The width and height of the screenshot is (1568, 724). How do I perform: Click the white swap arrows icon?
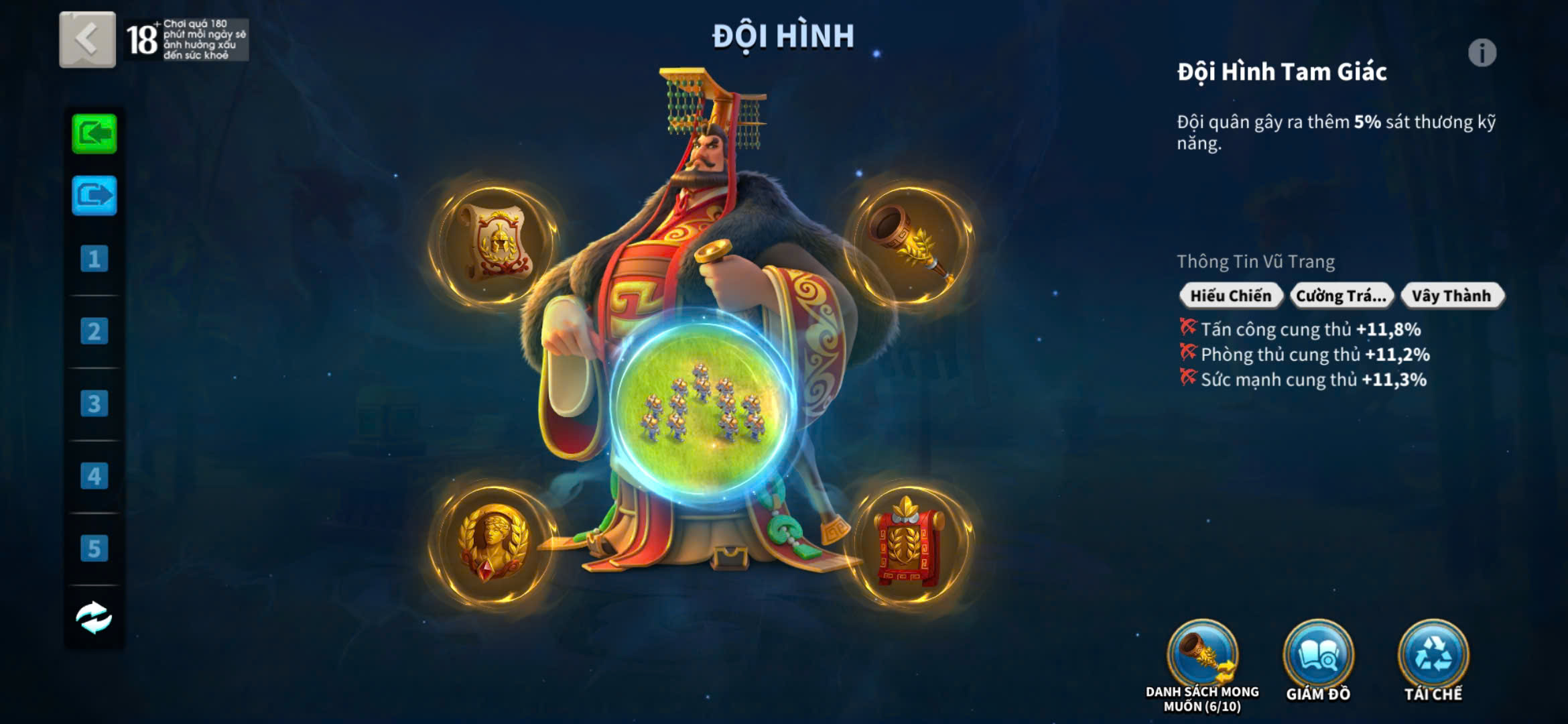pos(94,617)
